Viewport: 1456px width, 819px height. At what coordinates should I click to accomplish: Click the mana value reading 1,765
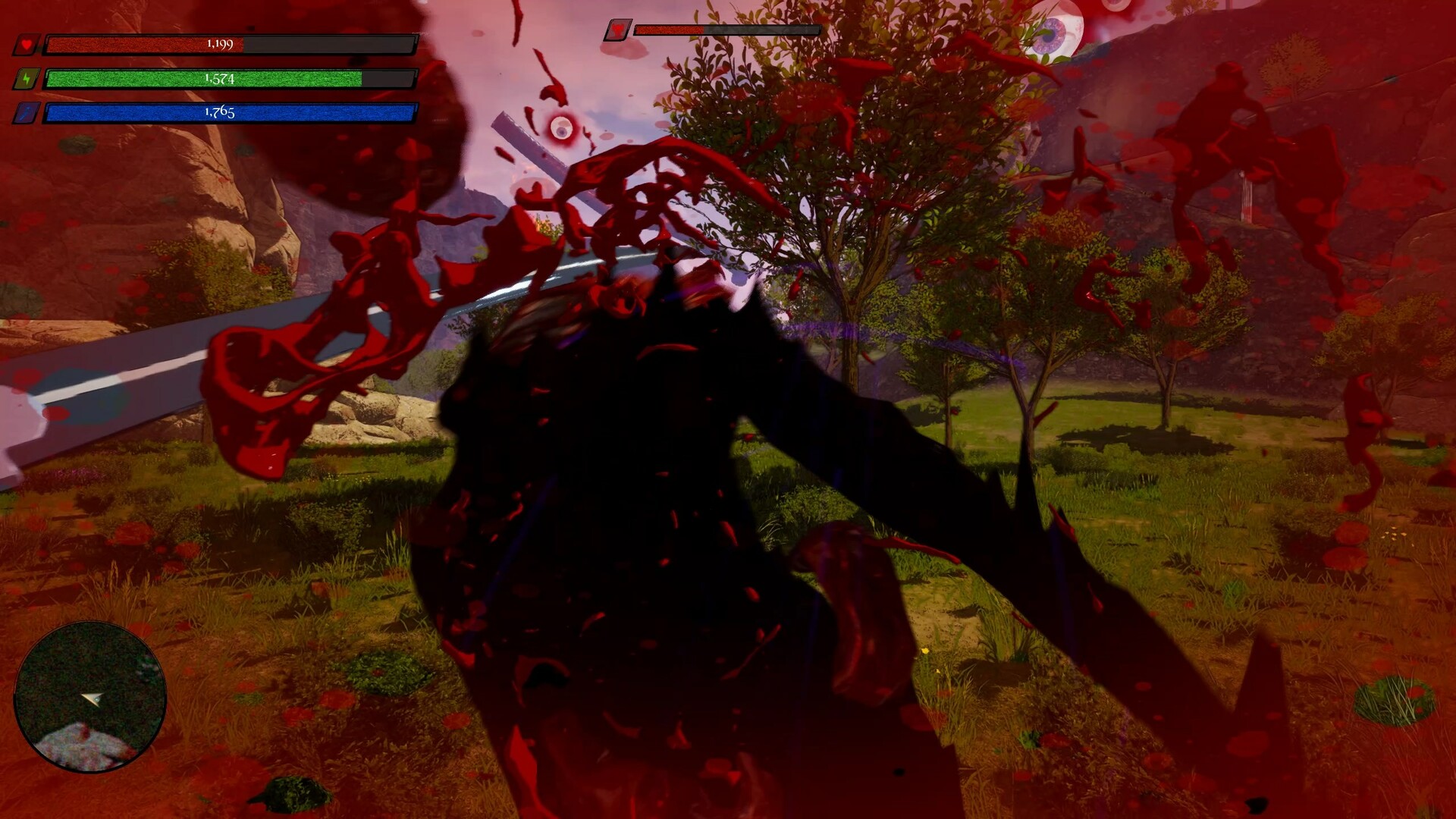217,114
